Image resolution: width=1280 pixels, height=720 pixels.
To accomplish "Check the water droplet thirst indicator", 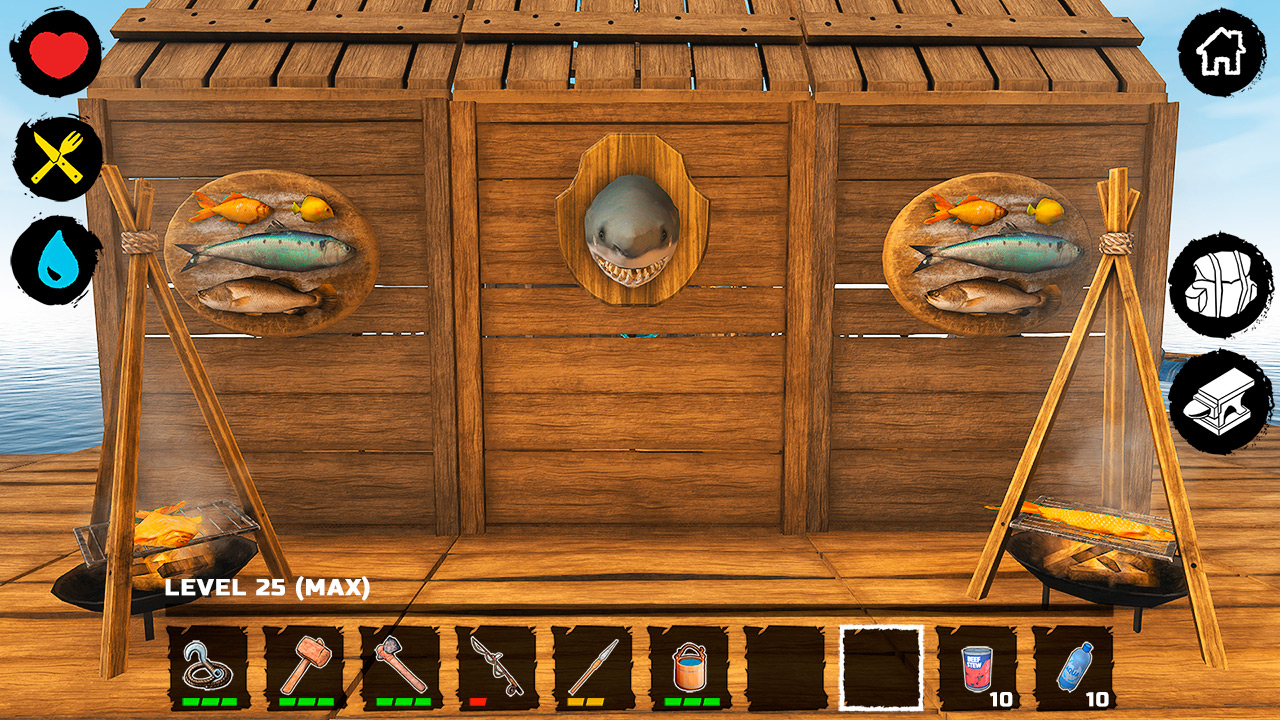I will tap(56, 254).
